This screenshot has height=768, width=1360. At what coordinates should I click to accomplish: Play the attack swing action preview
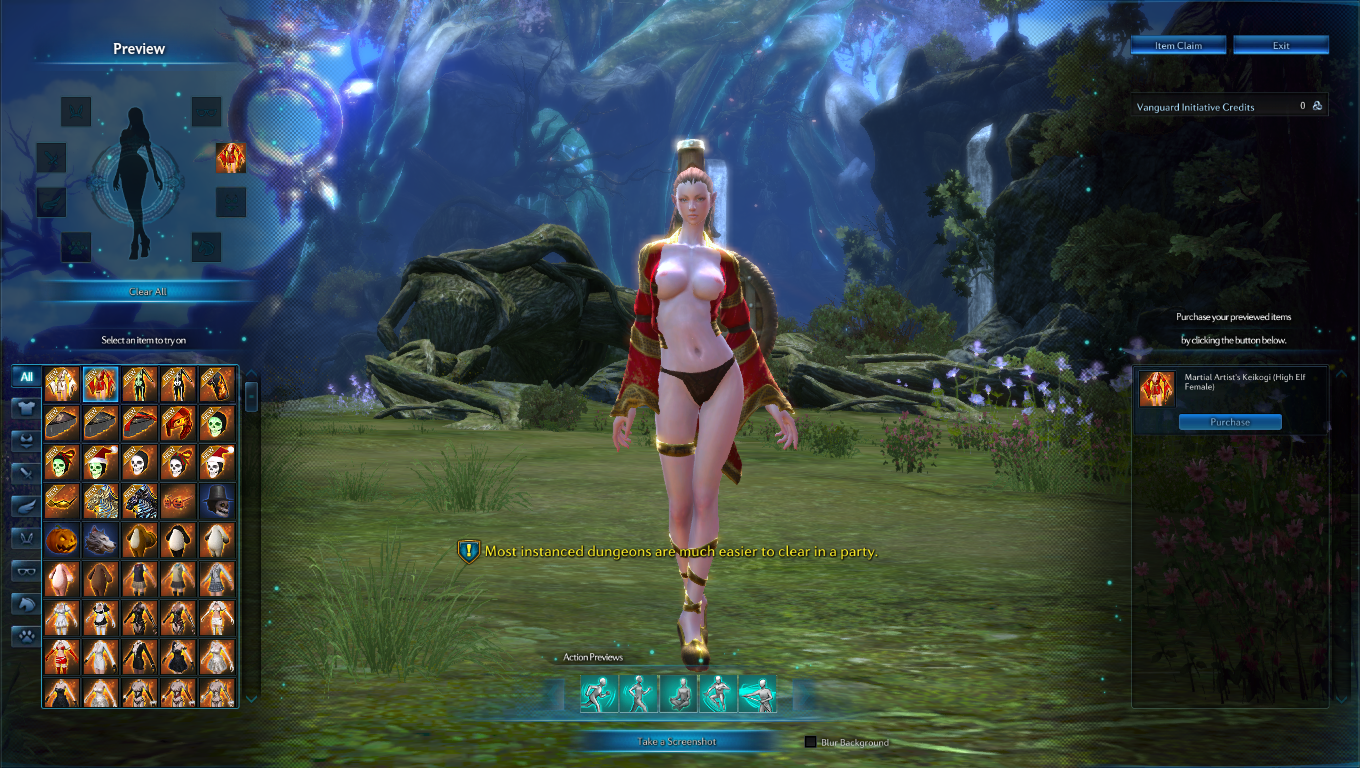(x=757, y=694)
